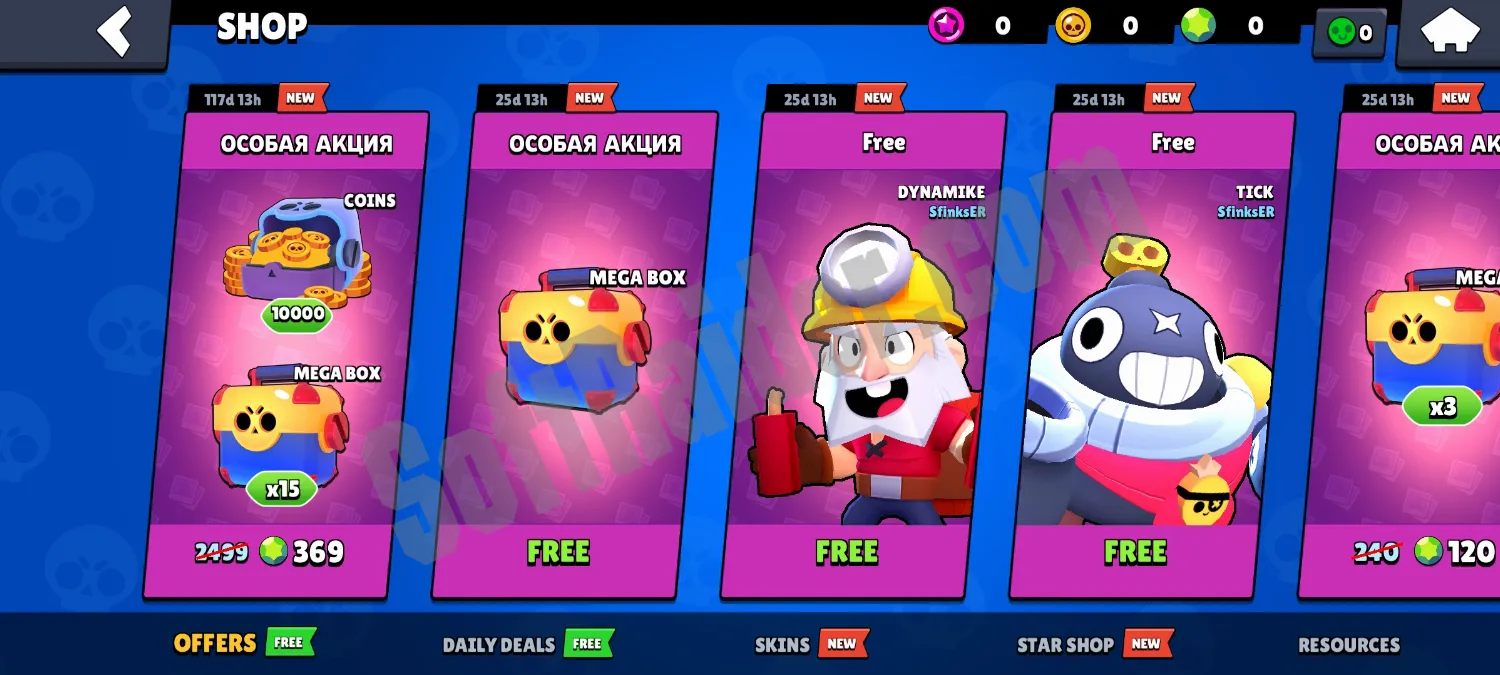Buy the x3 Mega Box for 120 gems
This screenshot has height=675, width=1500.
pyautogui.click(x=1425, y=552)
